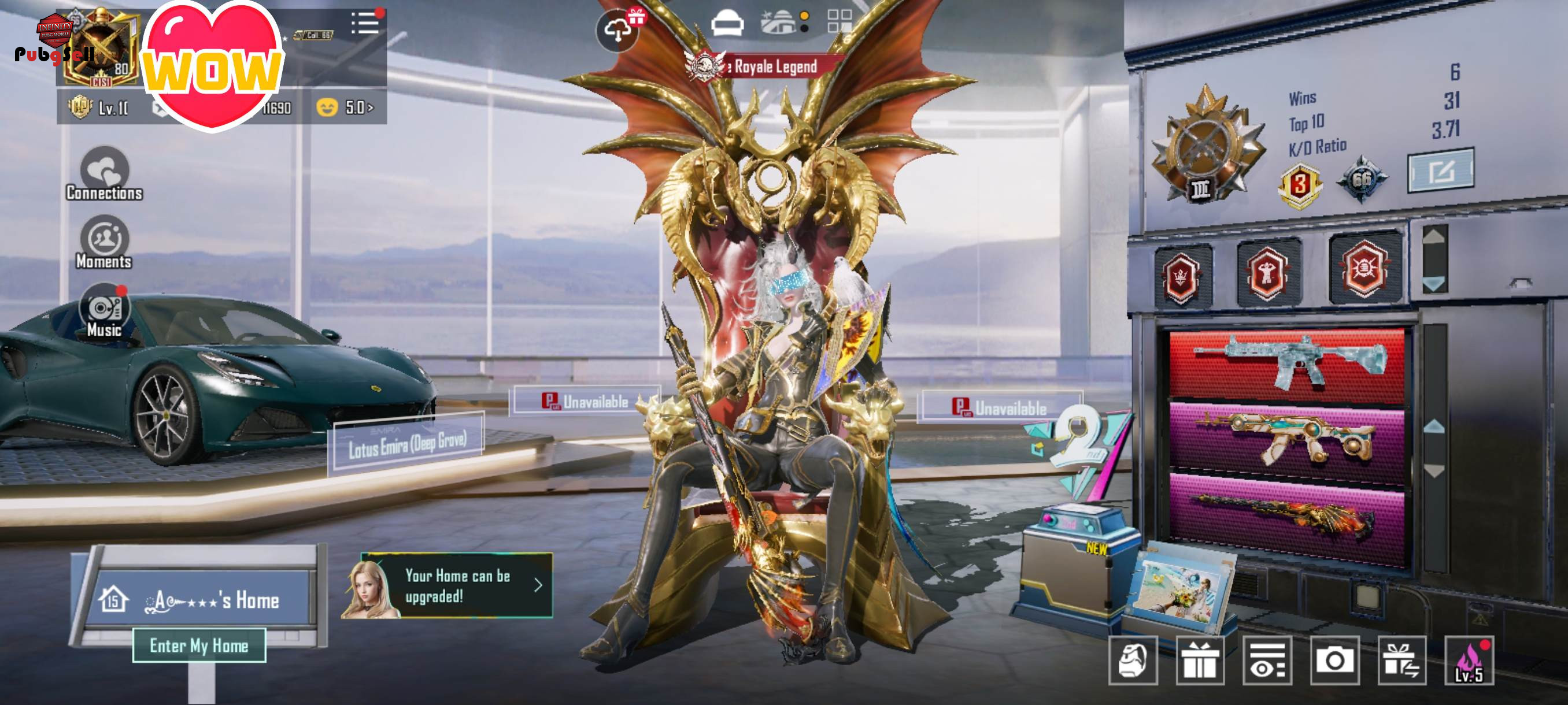This screenshot has height=705, width=1568.
Task: Open the gift exchange icon
Action: [x=1402, y=661]
